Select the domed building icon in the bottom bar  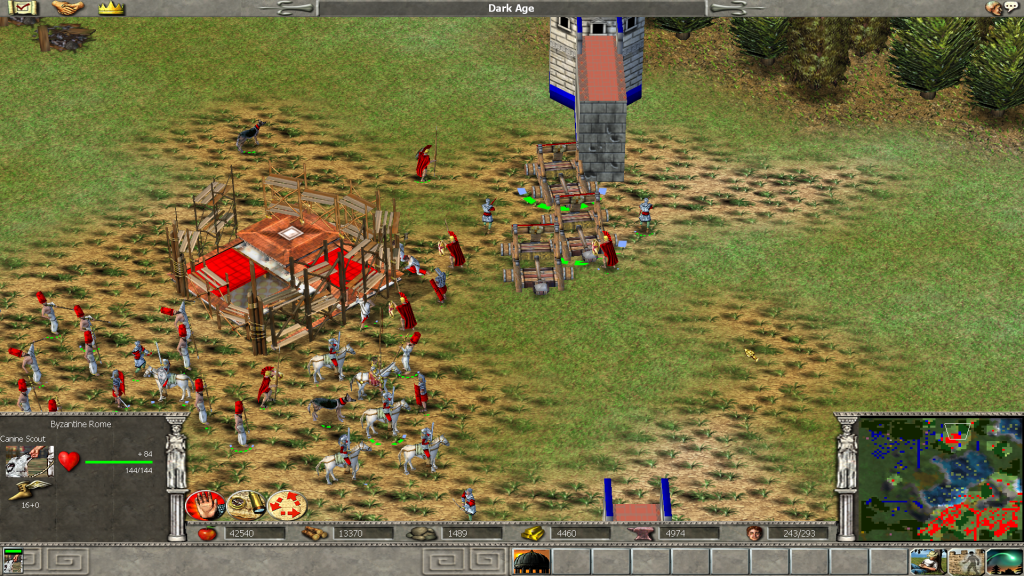[531, 562]
